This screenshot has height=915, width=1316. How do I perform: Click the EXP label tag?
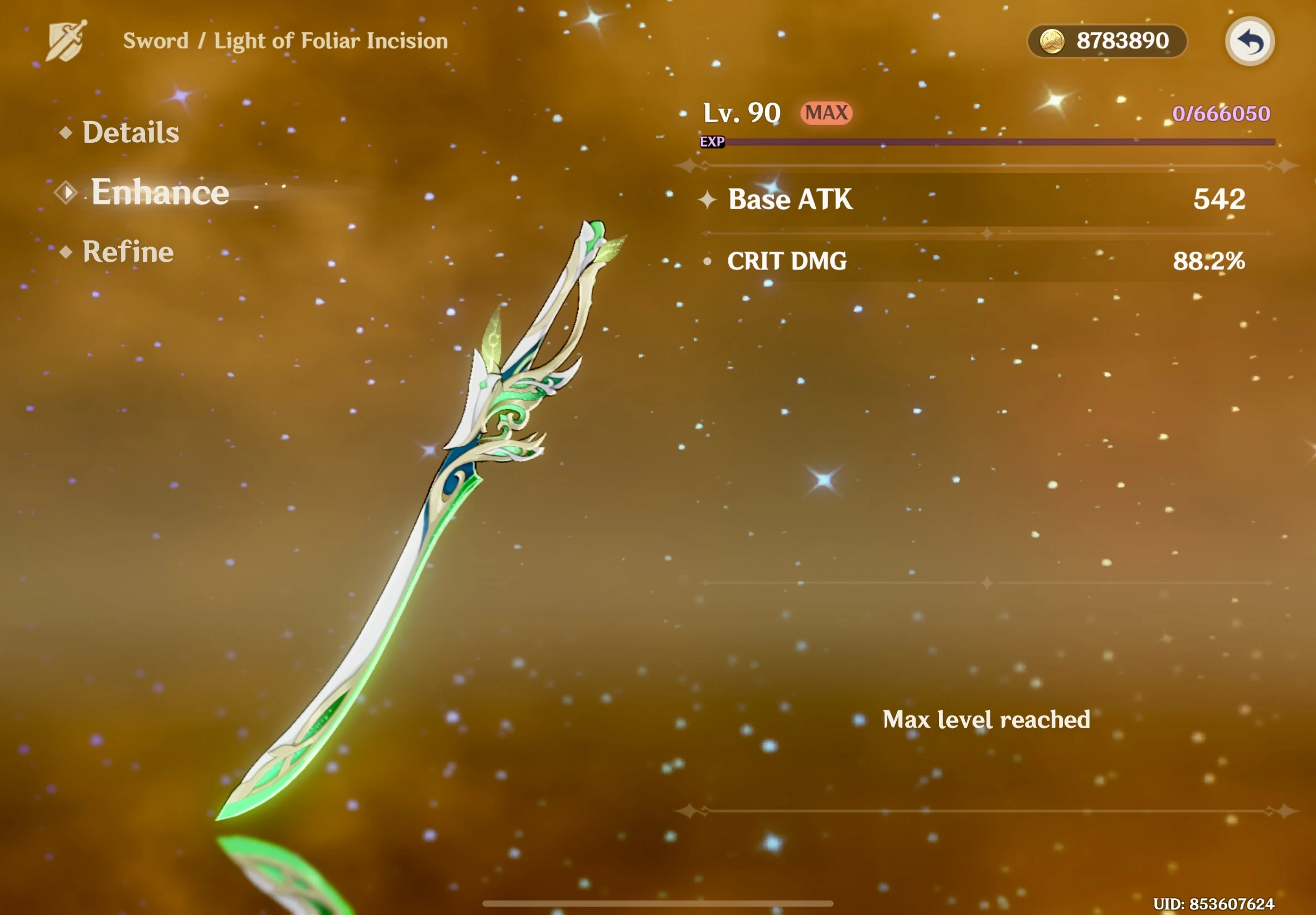tap(713, 142)
